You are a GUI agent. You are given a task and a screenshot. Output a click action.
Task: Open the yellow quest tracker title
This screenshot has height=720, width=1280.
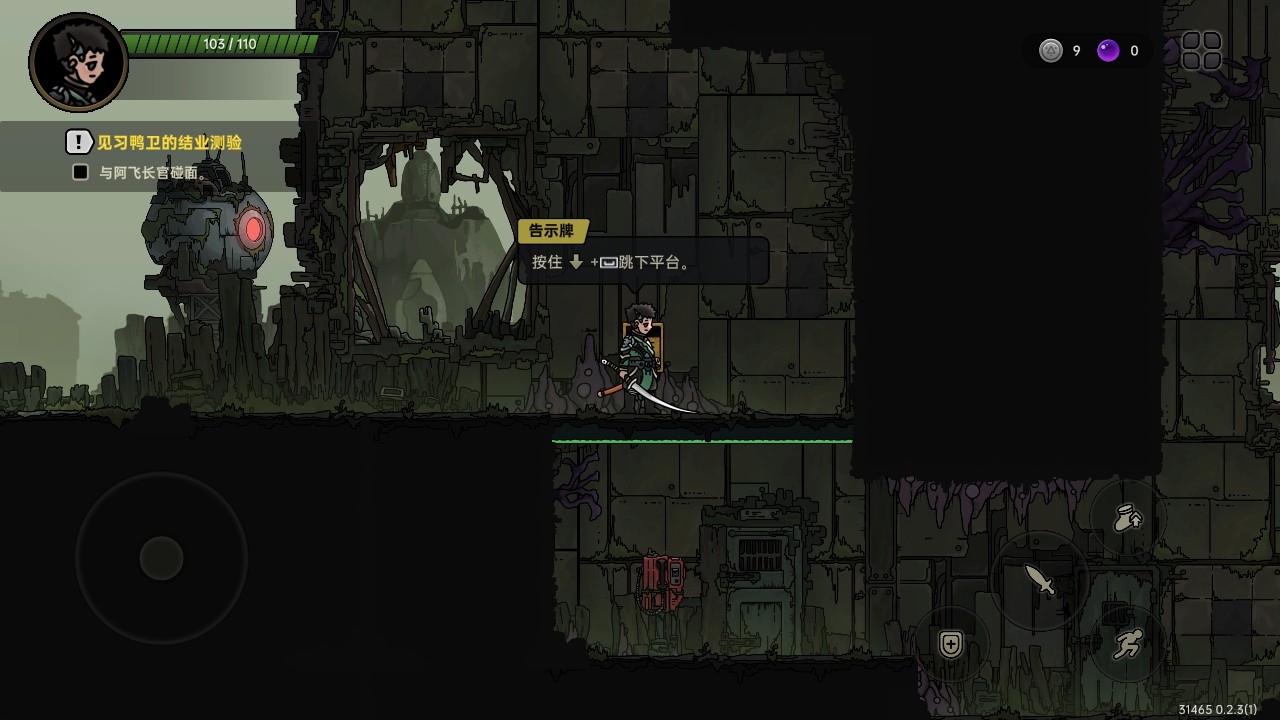169,143
